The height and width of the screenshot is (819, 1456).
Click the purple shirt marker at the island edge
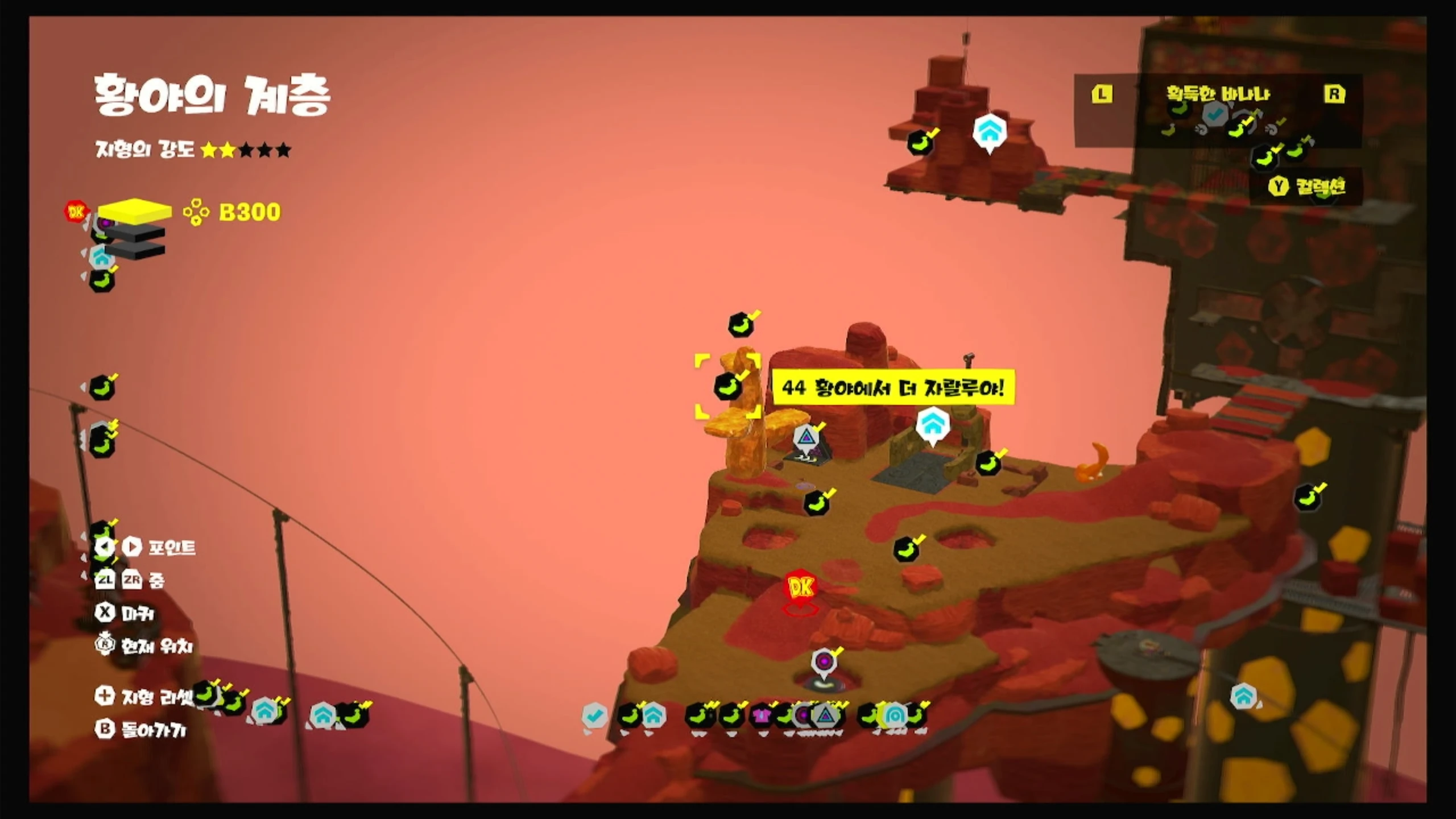pyautogui.click(x=761, y=715)
